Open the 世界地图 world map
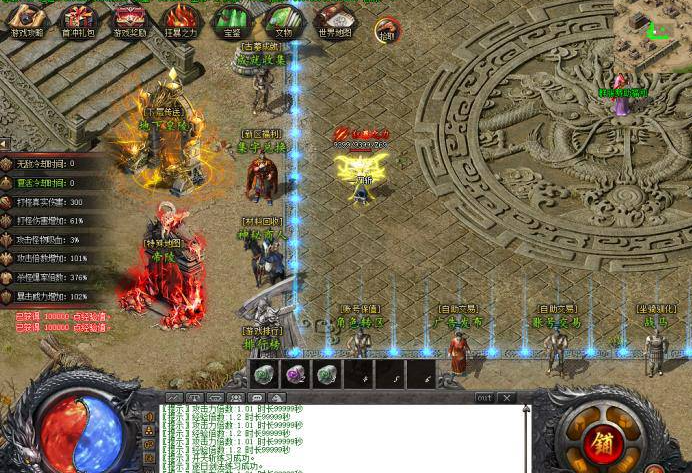Viewport: 692px width, 473px height. click(x=334, y=20)
